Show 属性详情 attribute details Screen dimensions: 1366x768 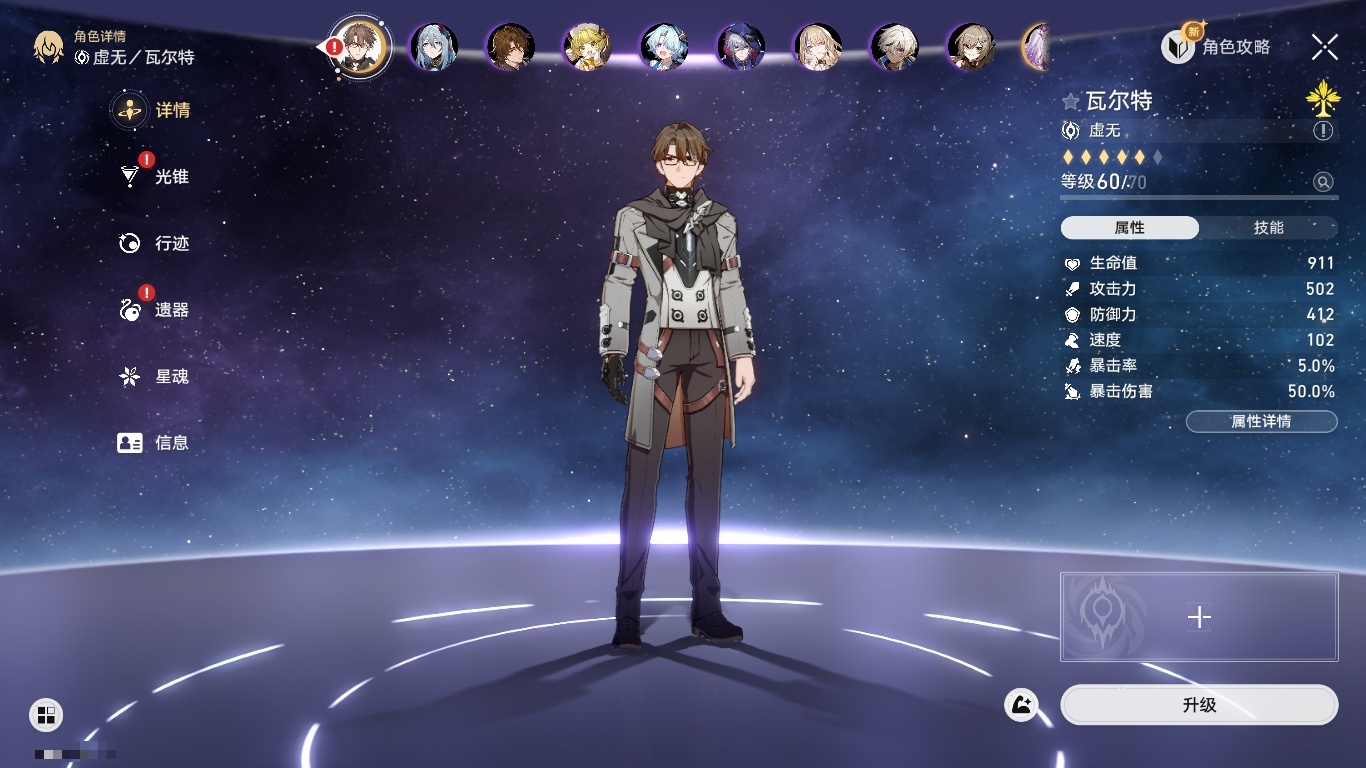click(x=1261, y=422)
